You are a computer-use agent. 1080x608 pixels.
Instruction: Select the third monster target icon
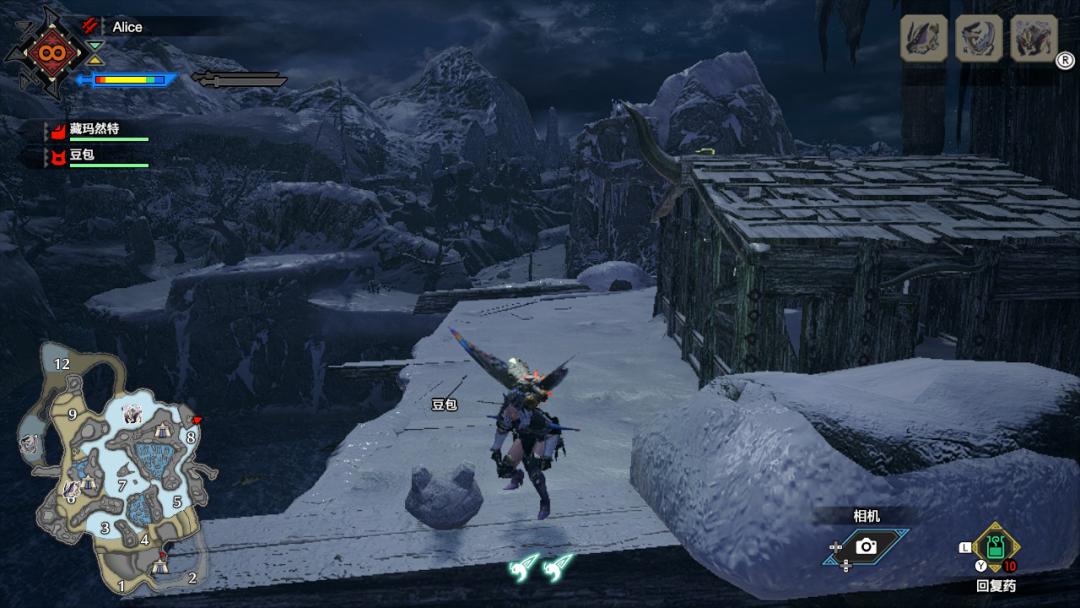1034,39
